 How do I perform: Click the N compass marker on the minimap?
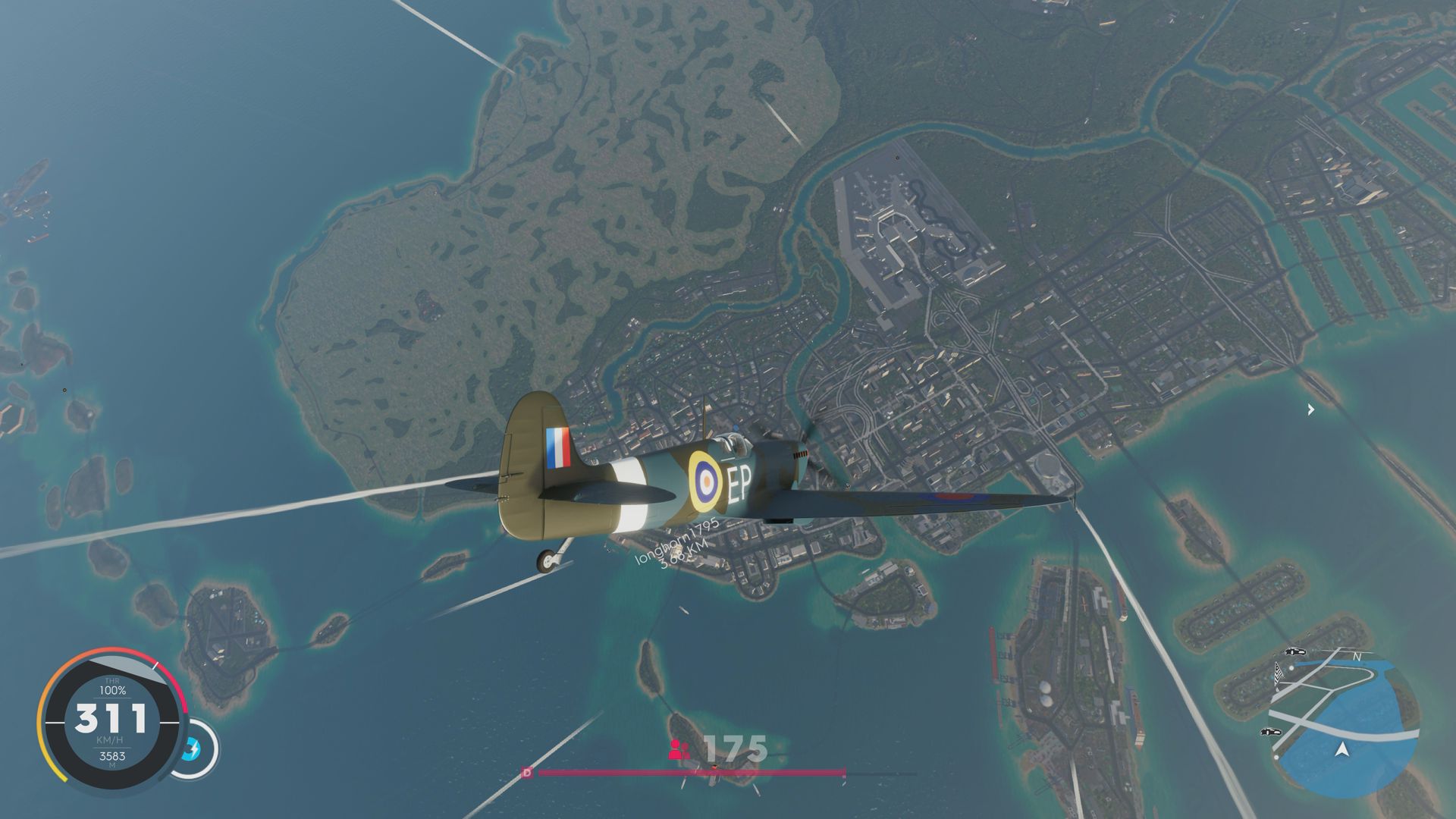(1357, 657)
